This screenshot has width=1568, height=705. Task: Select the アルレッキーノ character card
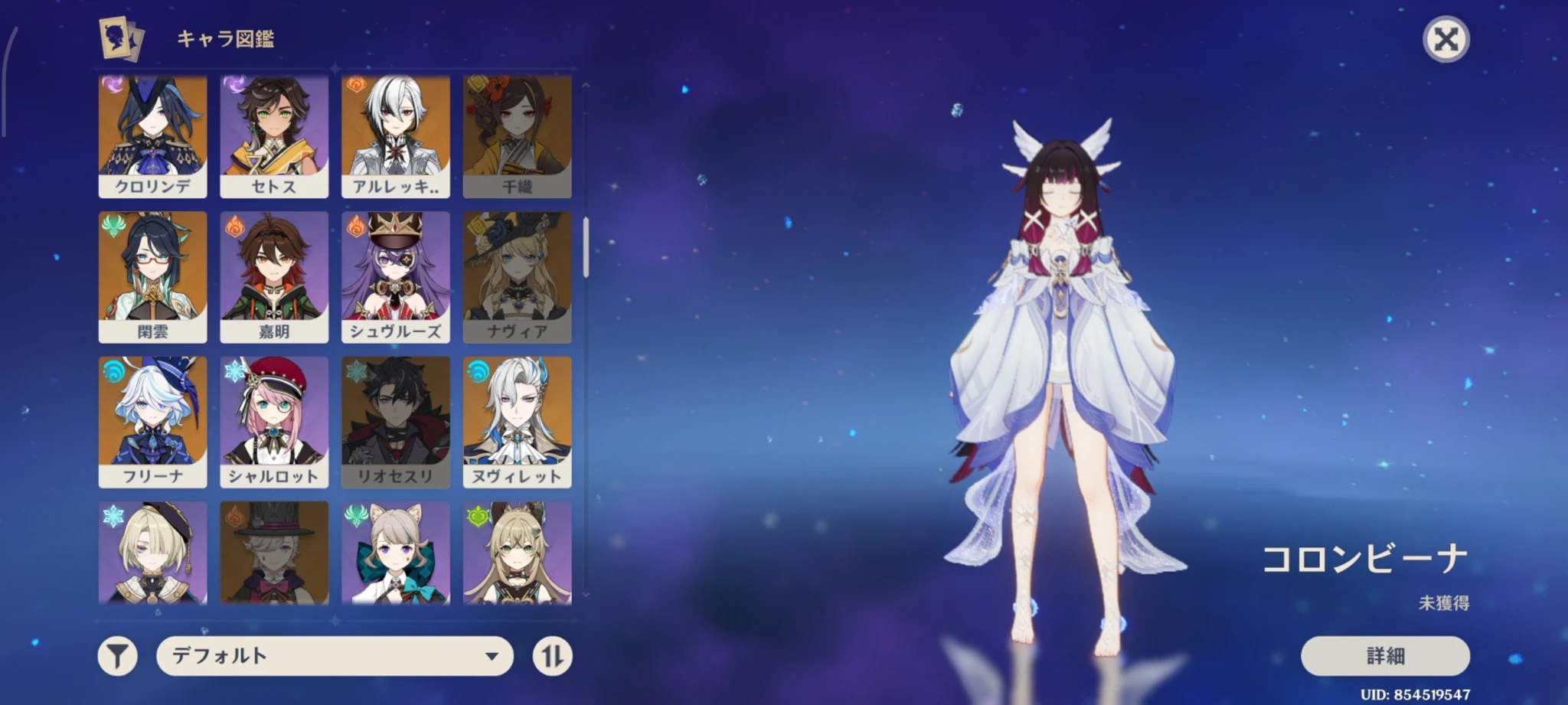coord(395,136)
